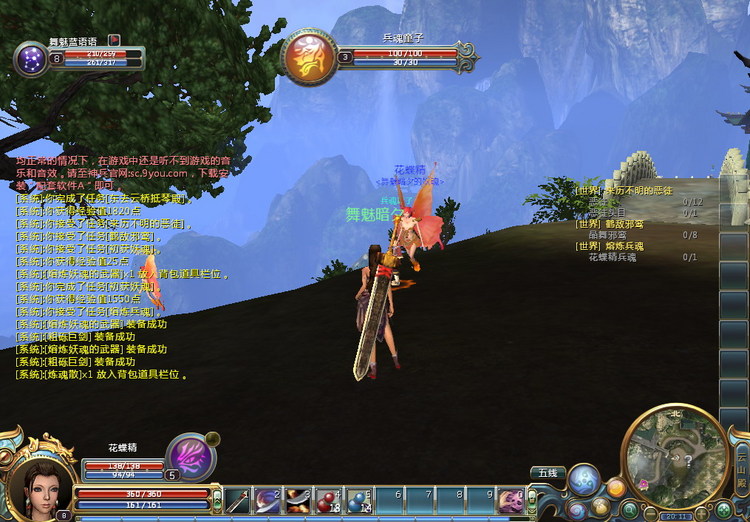The image size is (750, 522).
Task: Select the 花蝶精 pet portrait orb
Action: tap(190, 457)
